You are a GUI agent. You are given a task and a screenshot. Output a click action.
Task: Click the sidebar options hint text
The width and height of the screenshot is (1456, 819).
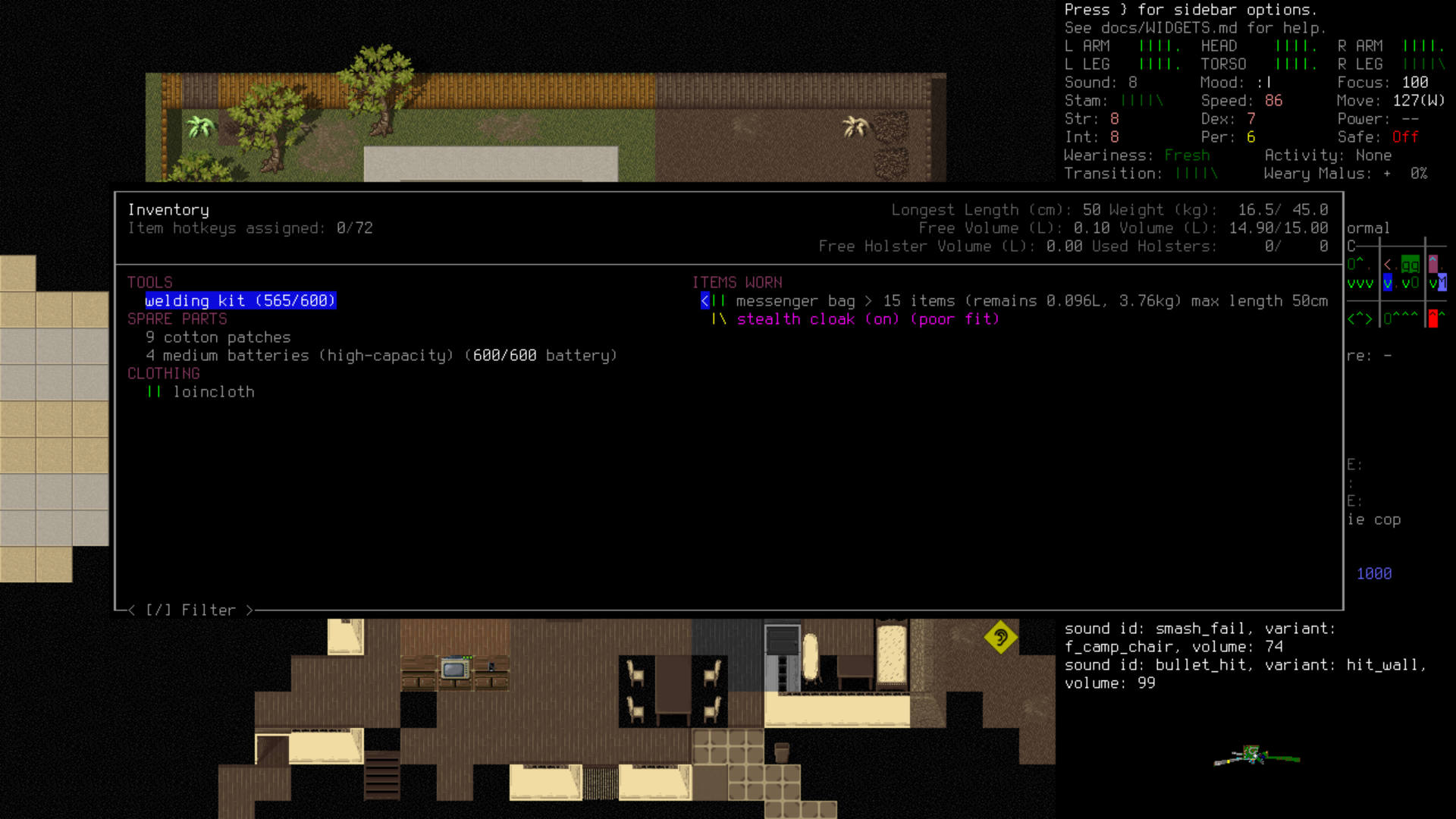1191,10
